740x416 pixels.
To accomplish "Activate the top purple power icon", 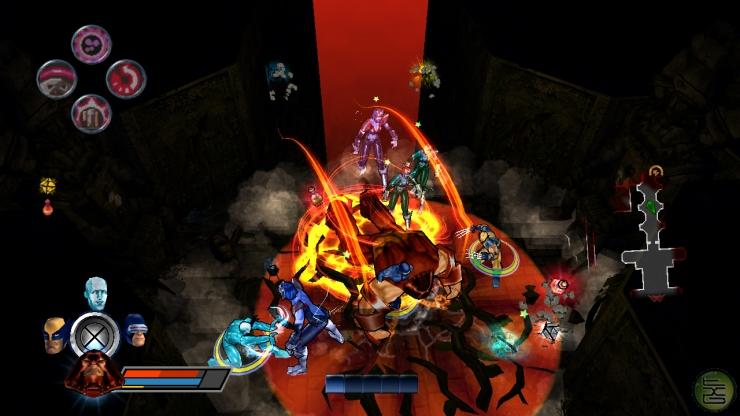I will (x=91, y=45).
